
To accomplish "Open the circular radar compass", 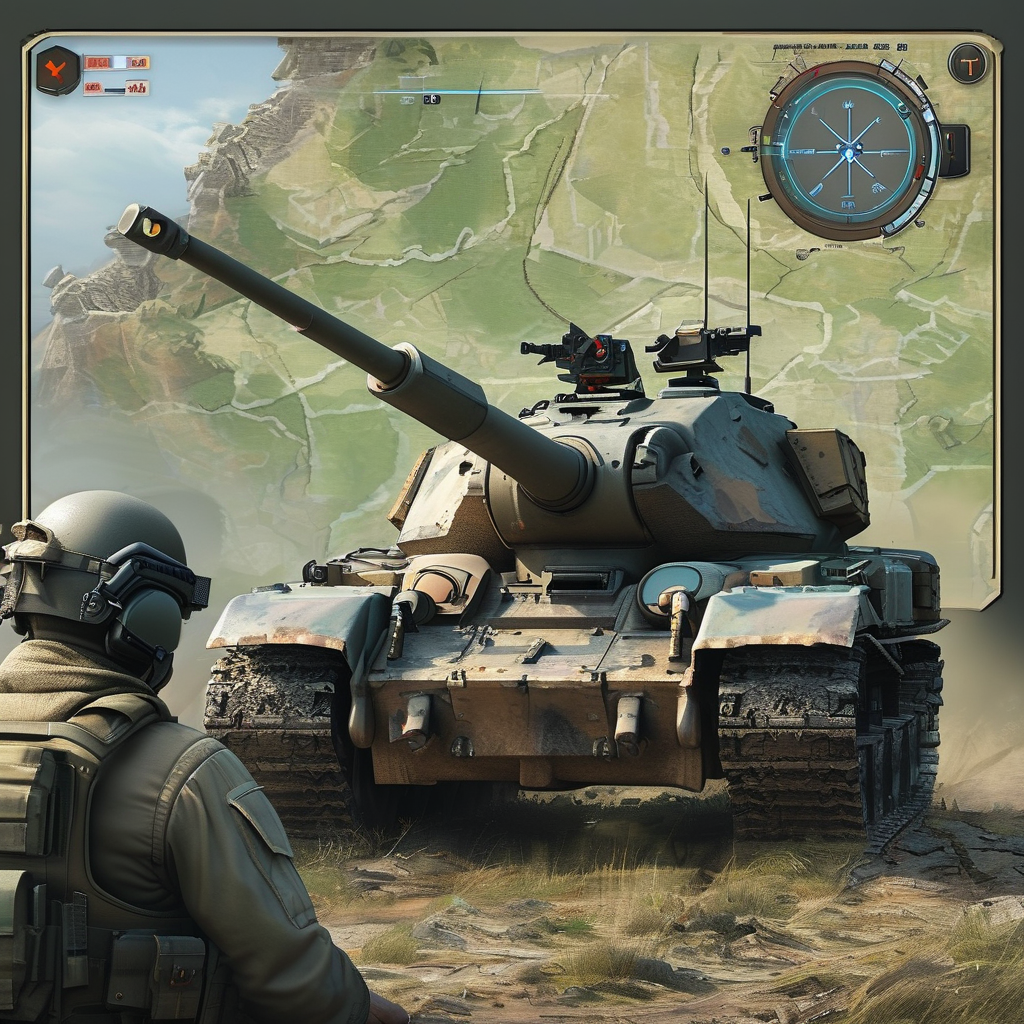I will point(849,150).
